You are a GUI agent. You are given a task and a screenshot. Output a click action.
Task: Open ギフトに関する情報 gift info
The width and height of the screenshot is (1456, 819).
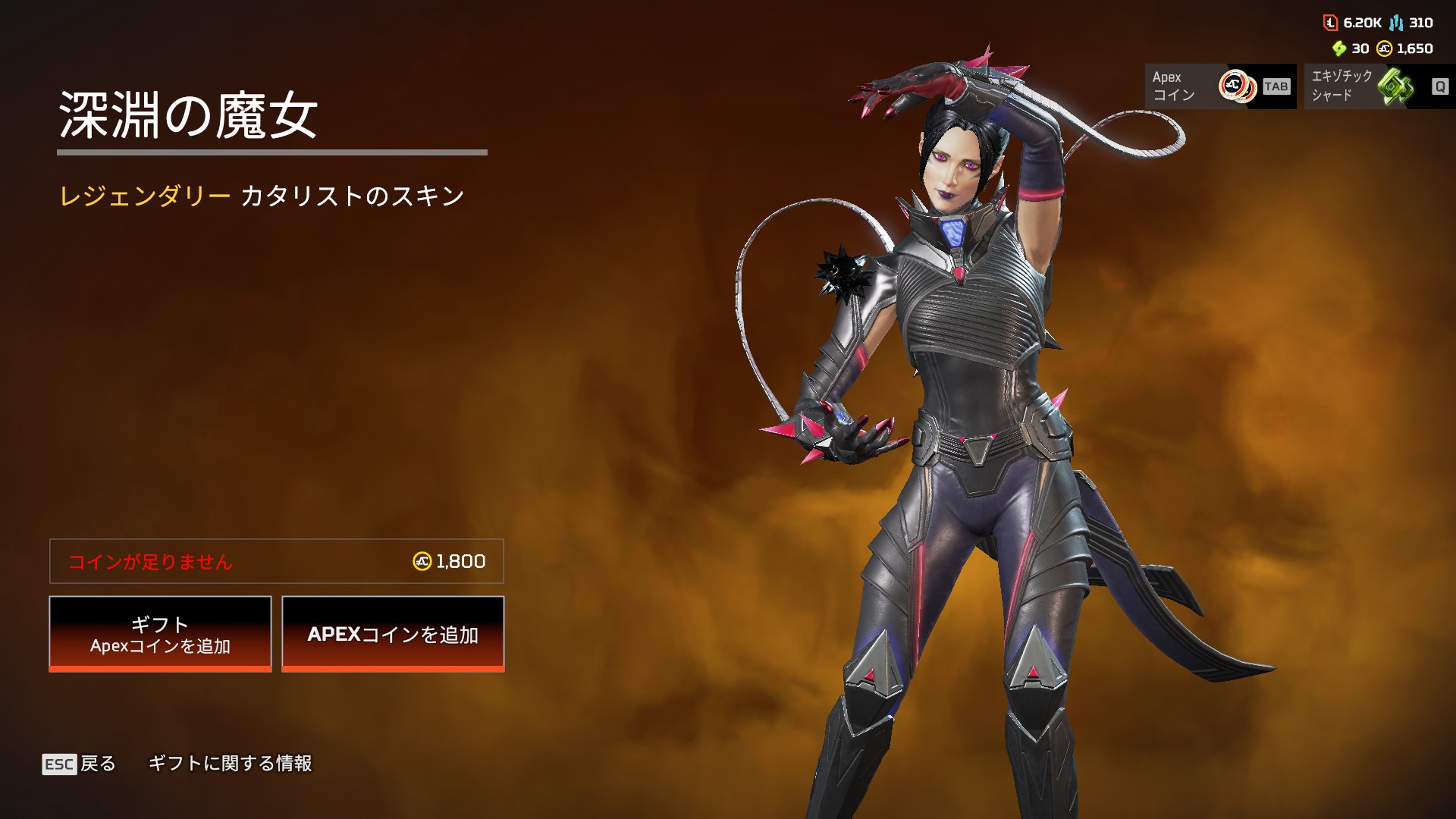pos(230,764)
